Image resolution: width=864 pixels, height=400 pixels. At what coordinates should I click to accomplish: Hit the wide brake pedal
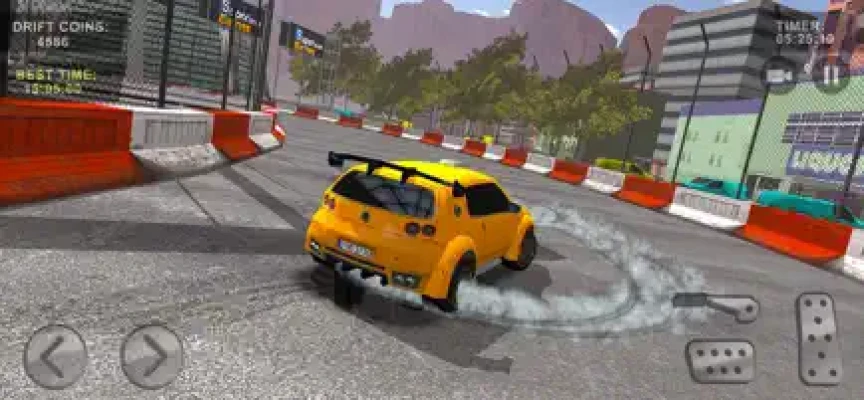point(720,360)
